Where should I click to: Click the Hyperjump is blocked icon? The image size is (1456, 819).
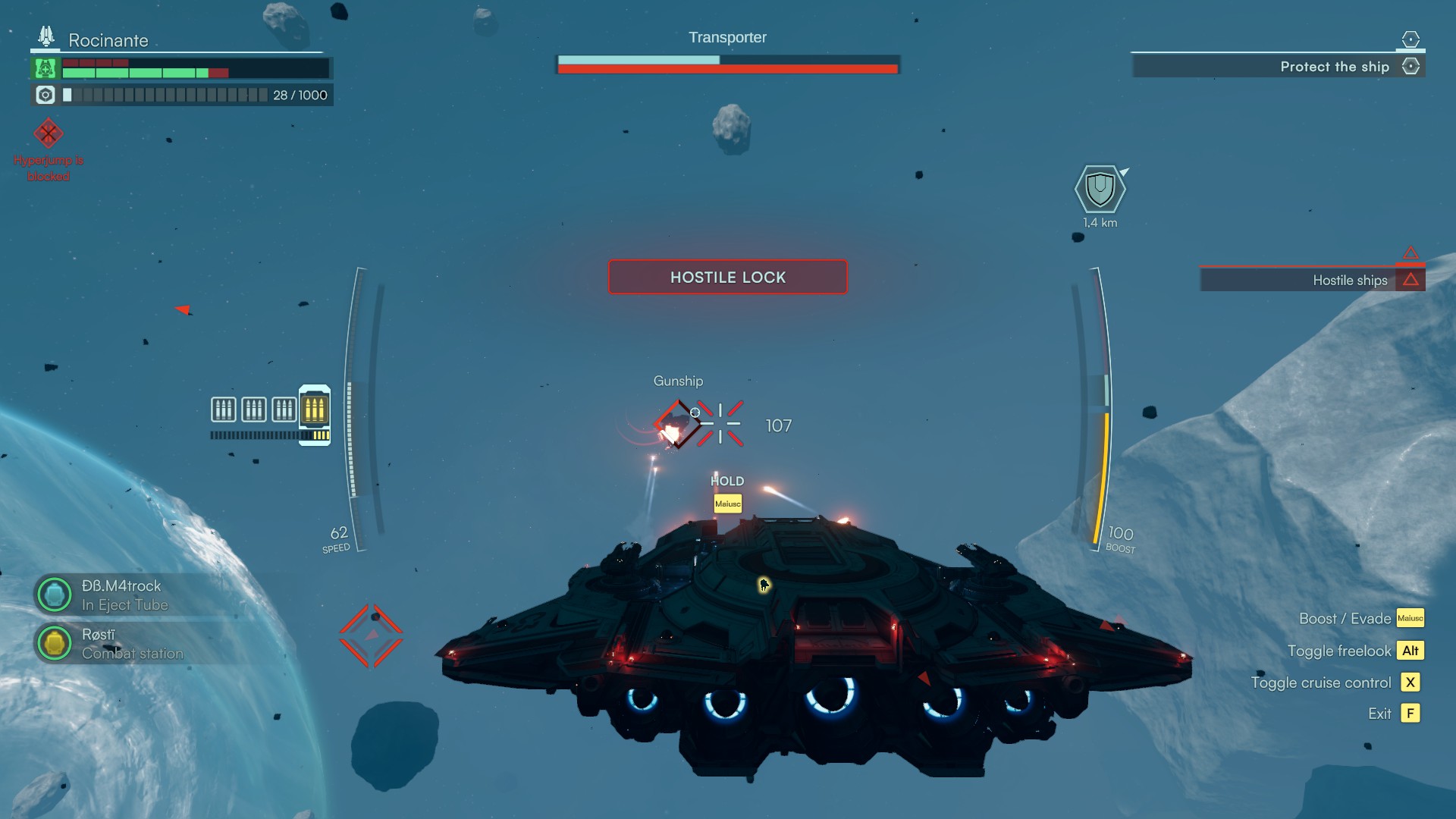(48, 134)
